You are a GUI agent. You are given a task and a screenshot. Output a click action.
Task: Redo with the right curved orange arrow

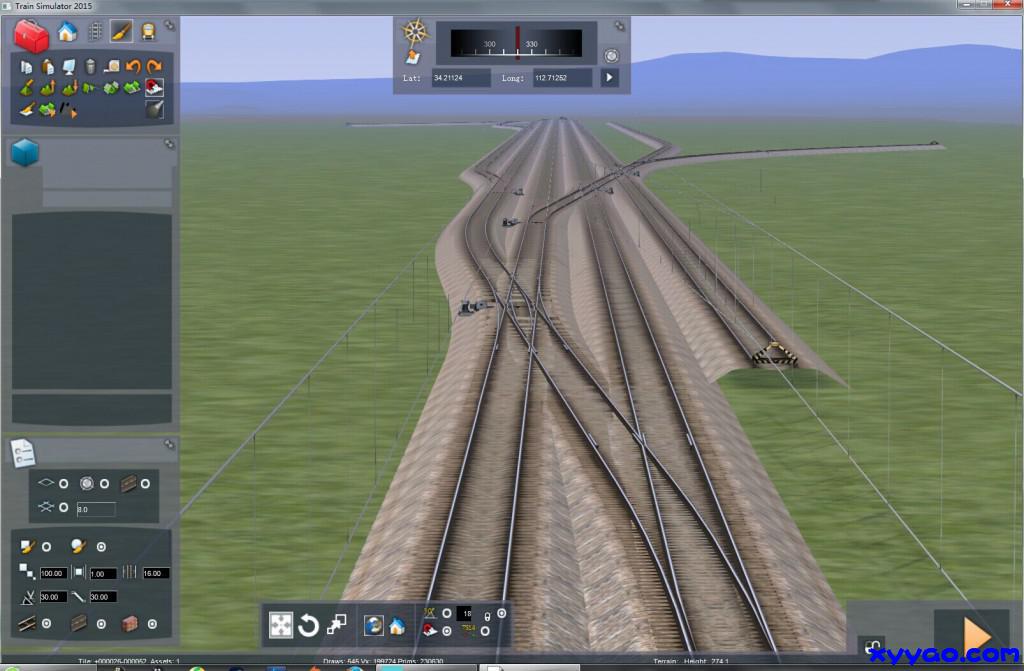(153, 67)
